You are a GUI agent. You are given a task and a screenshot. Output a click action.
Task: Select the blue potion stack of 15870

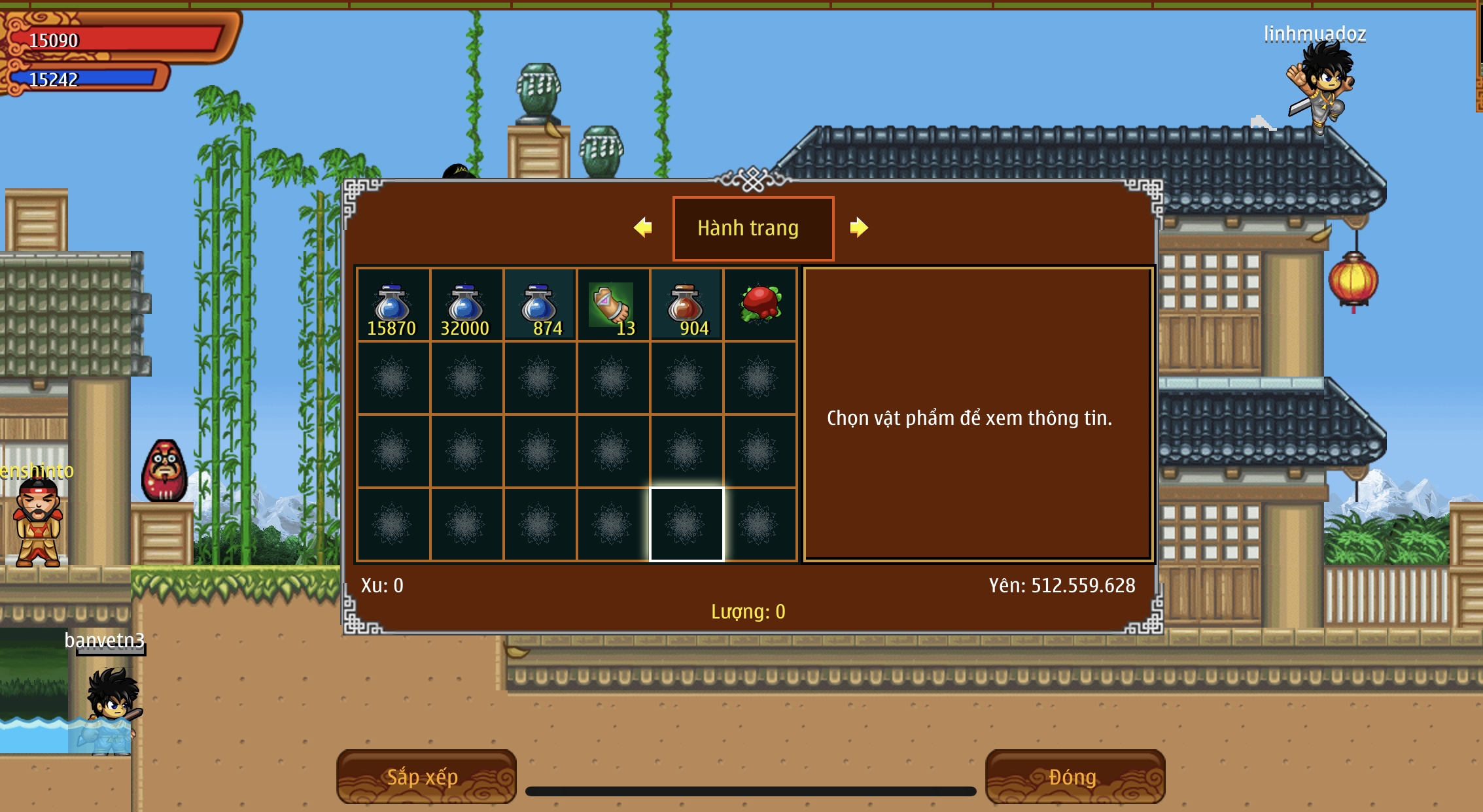(x=393, y=305)
